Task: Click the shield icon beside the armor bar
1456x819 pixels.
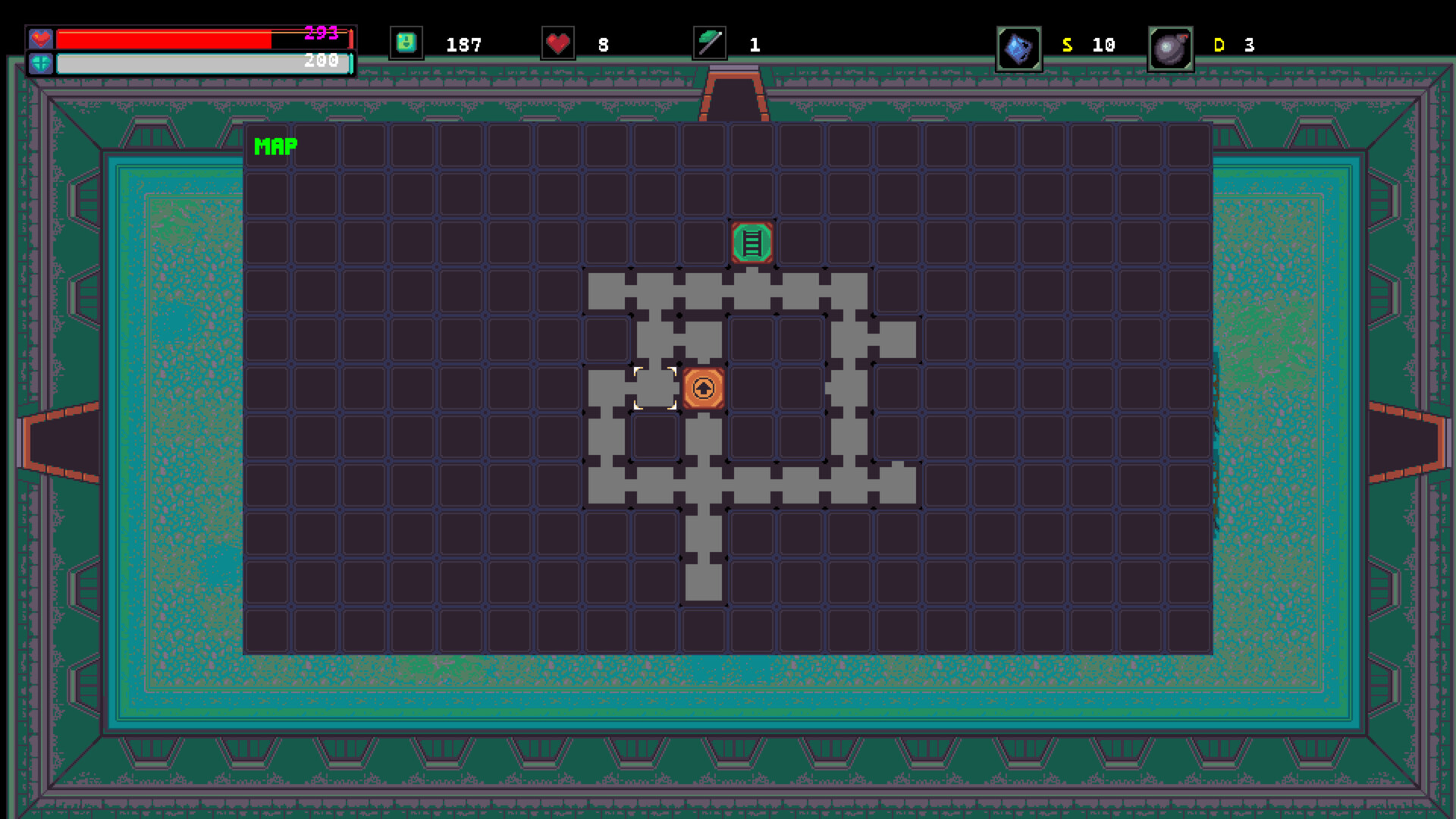Action: point(39,63)
